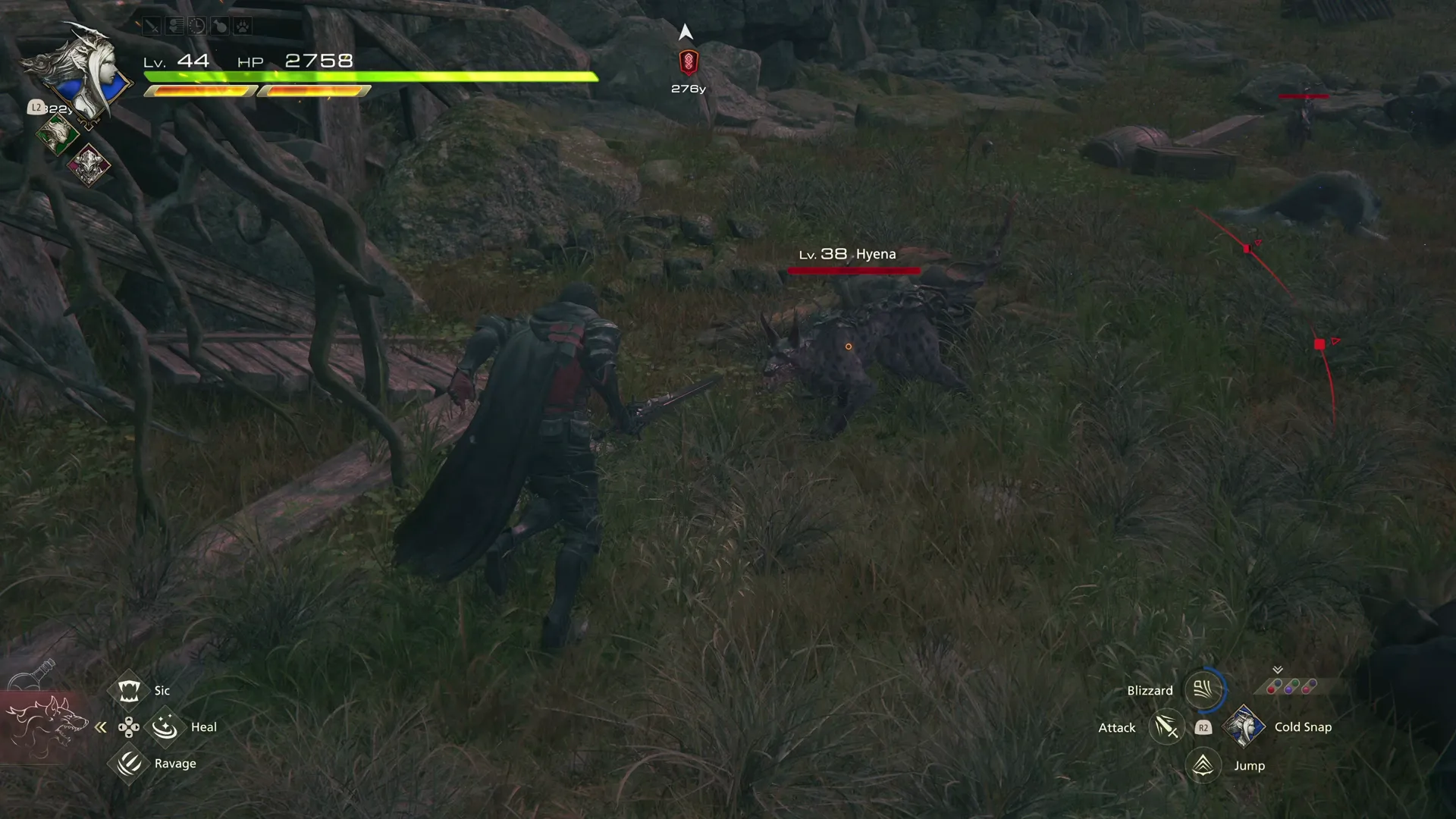Click the Heal command label
This screenshot has height=819, width=1456.
click(x=202, y=726)
